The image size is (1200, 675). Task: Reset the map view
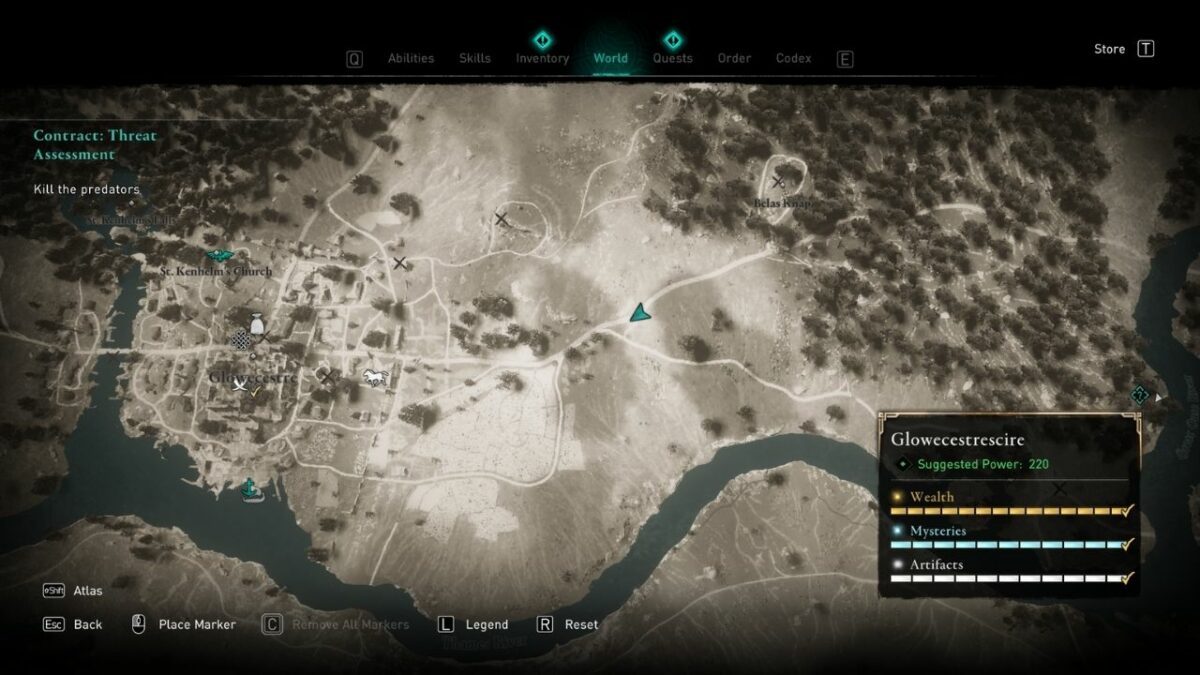tap(581, 625)
